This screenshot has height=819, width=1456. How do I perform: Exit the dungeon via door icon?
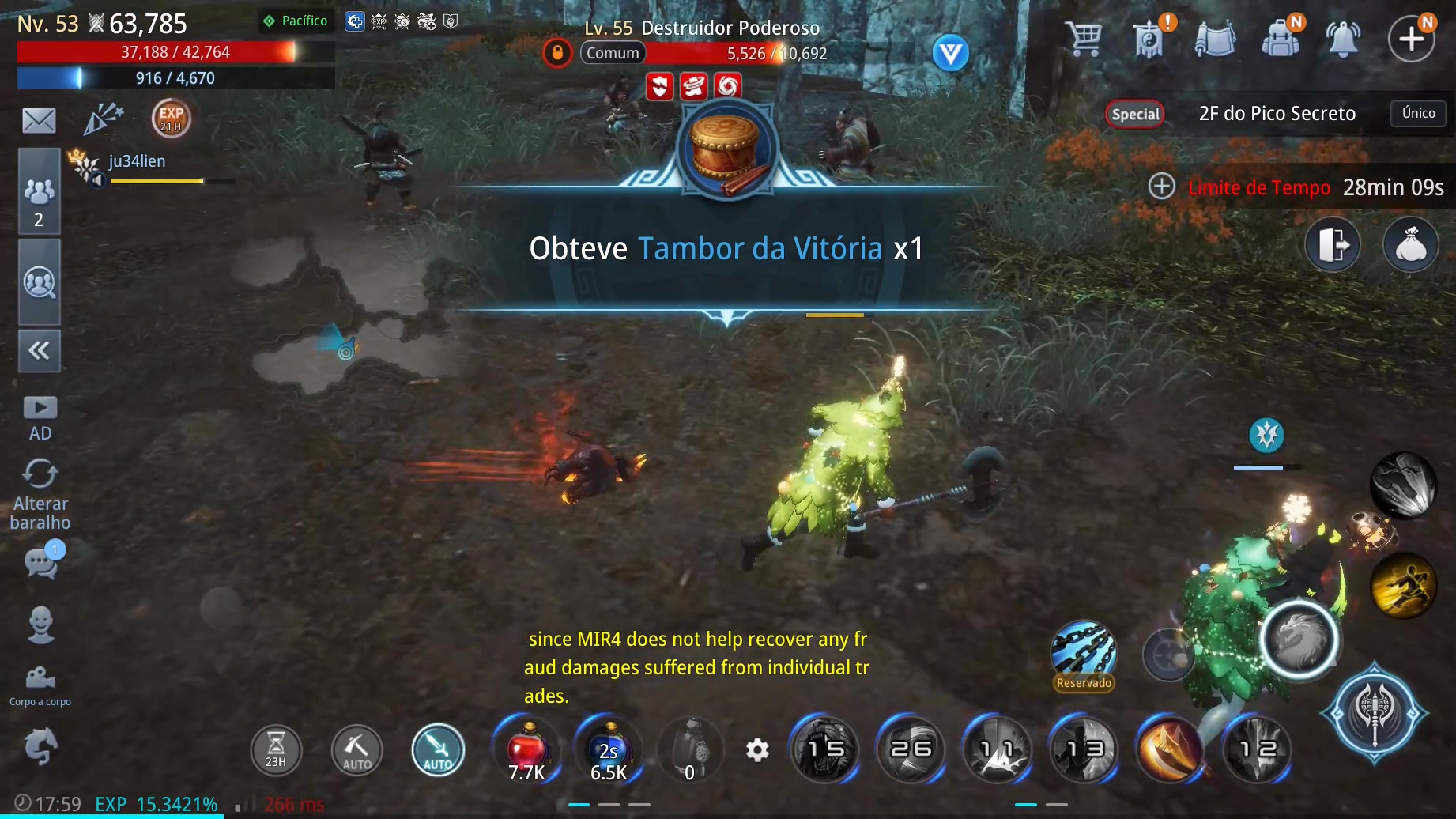1333,244
